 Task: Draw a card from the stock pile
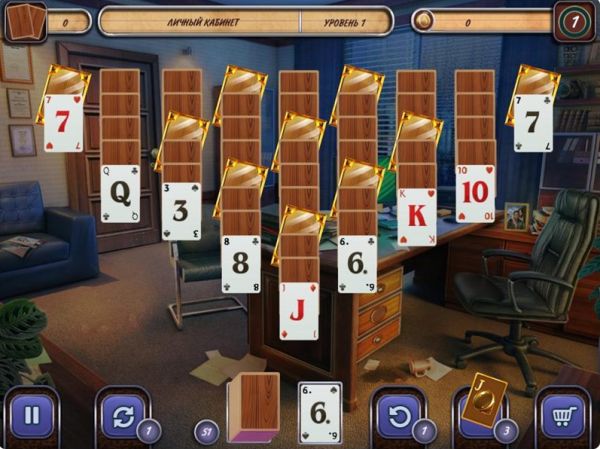(x=254, y=406)
